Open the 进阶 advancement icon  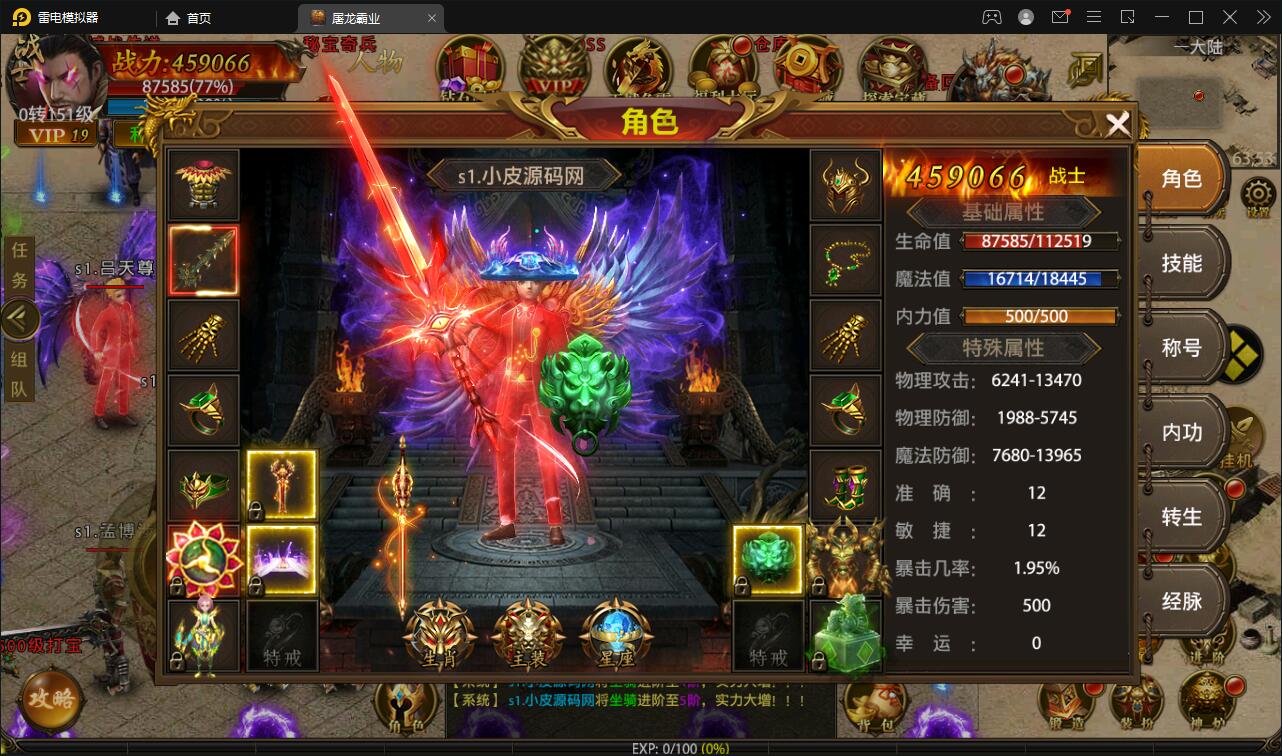(x=1207, y=645)
